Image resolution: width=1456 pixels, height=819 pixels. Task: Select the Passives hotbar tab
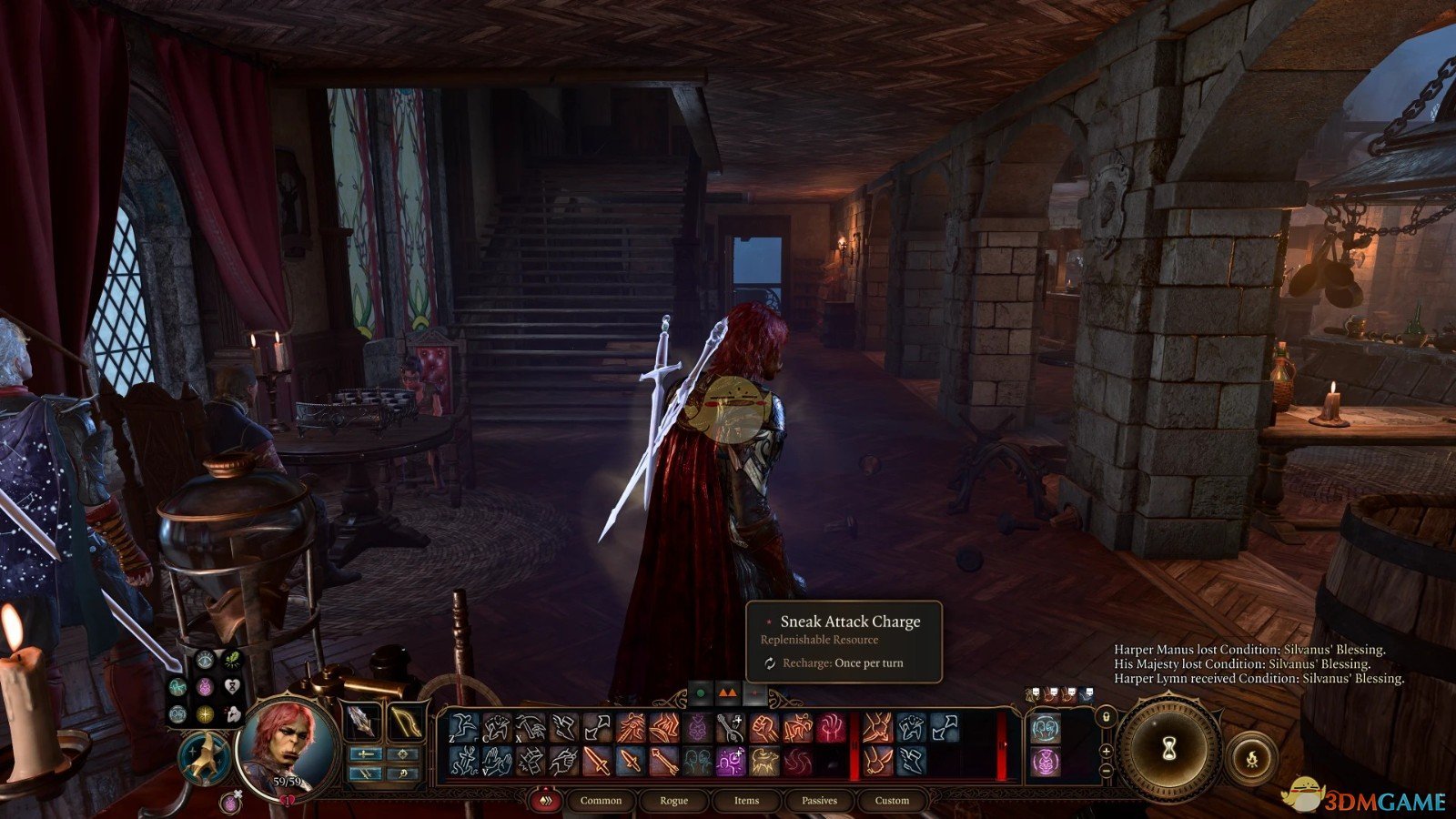click(819, 800)
